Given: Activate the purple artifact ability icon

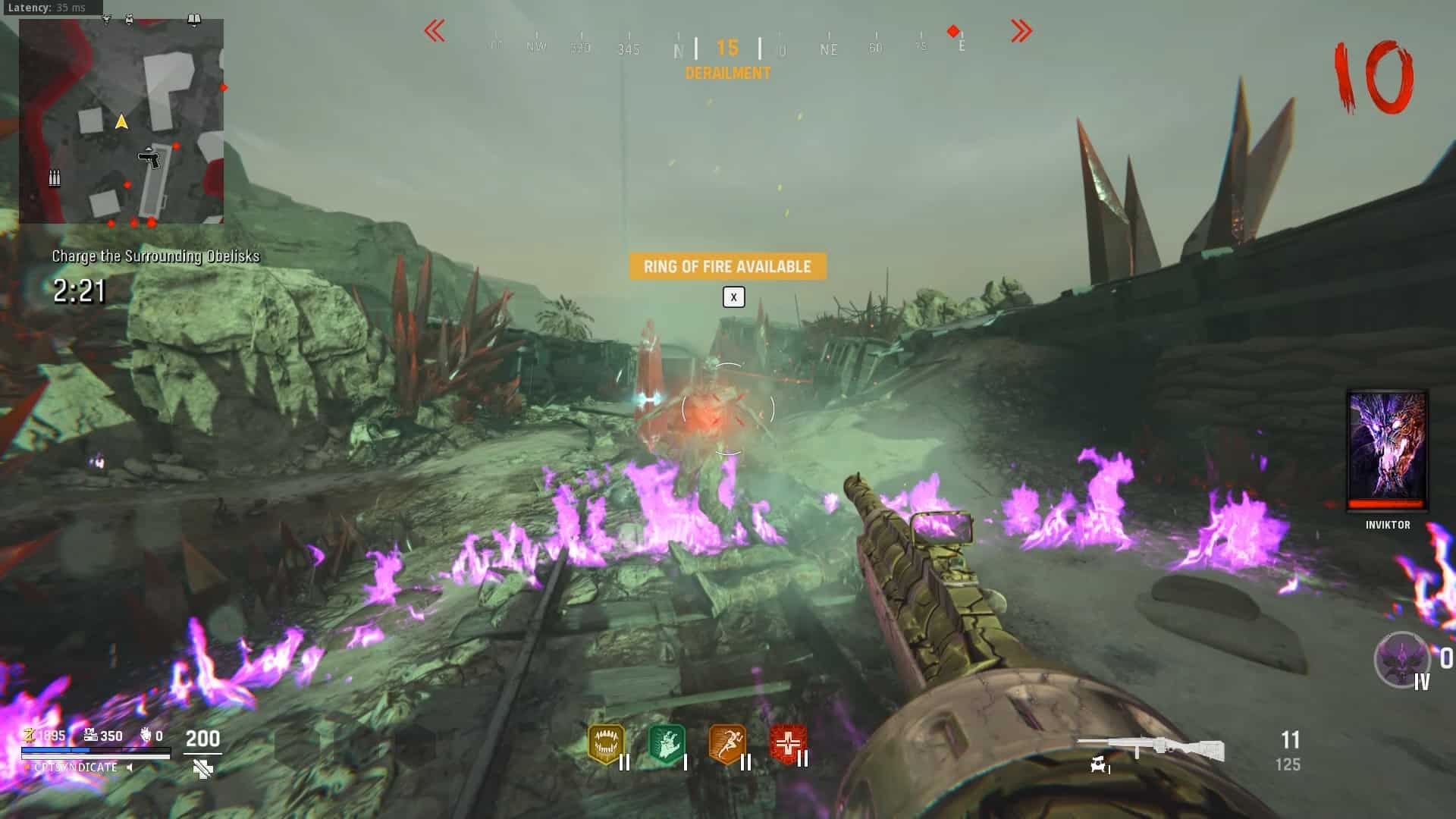Looking at the screenshot, I should [1401, 659].
